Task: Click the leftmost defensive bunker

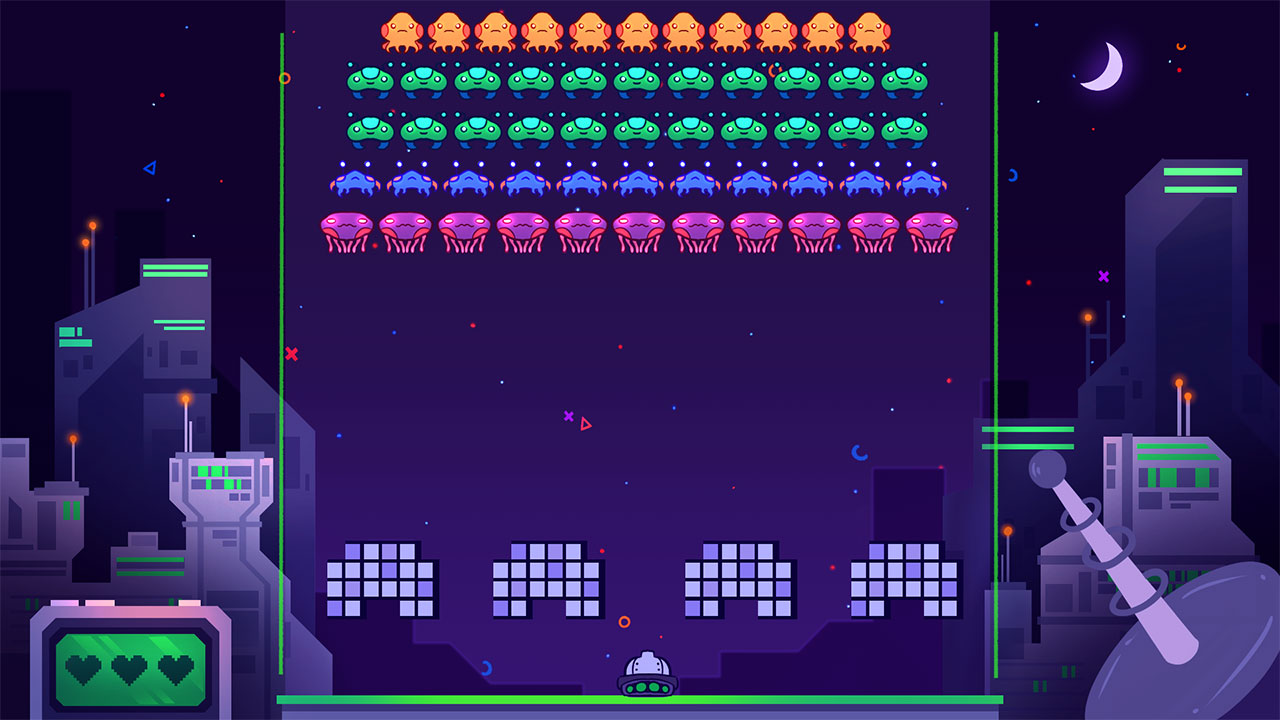Action: 377,580
